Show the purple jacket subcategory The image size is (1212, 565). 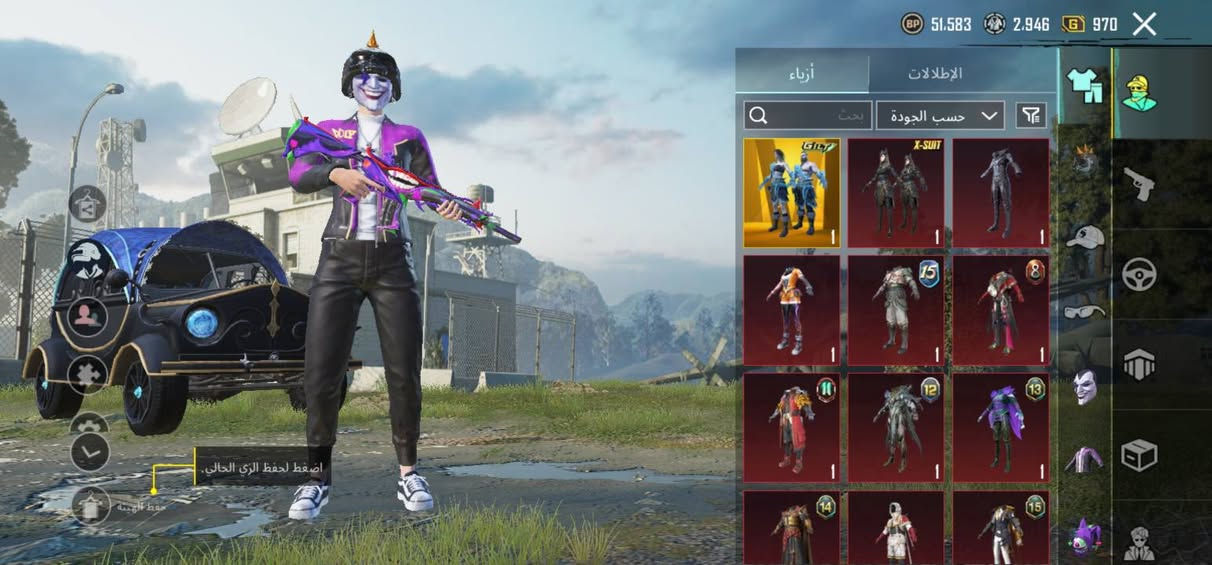[1085, 460]
